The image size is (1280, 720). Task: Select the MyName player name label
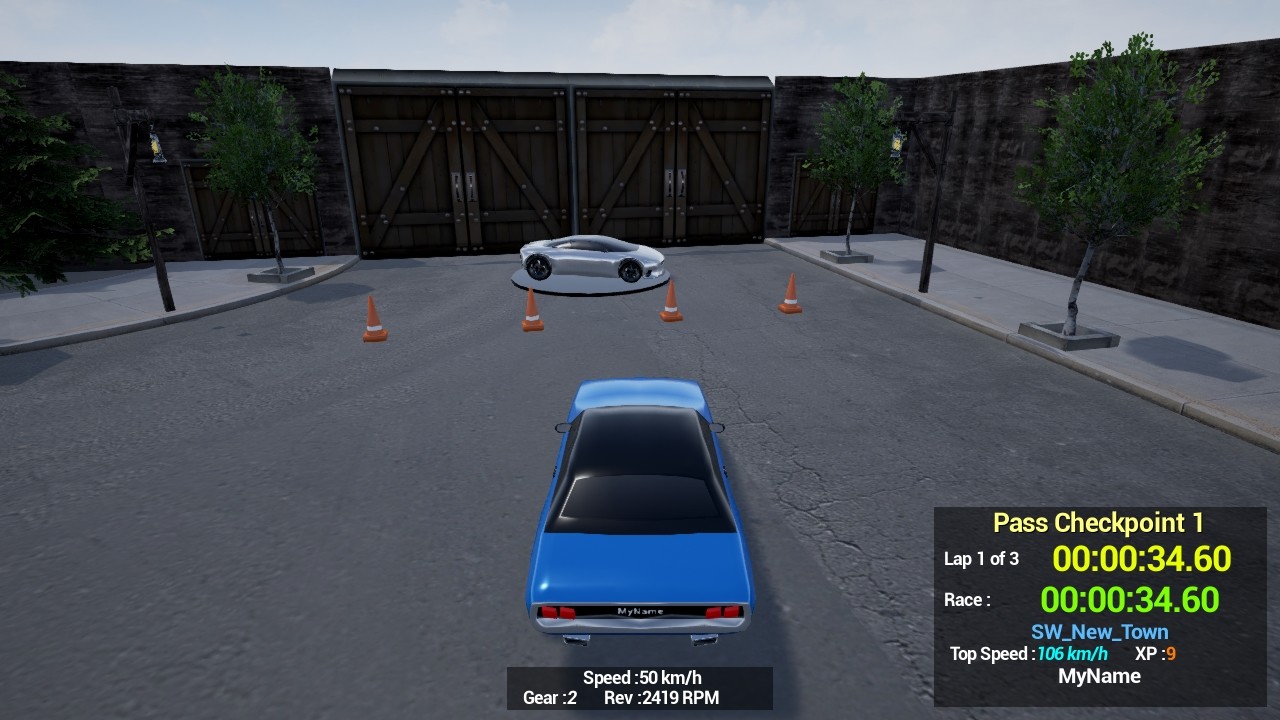(1101, 676)
